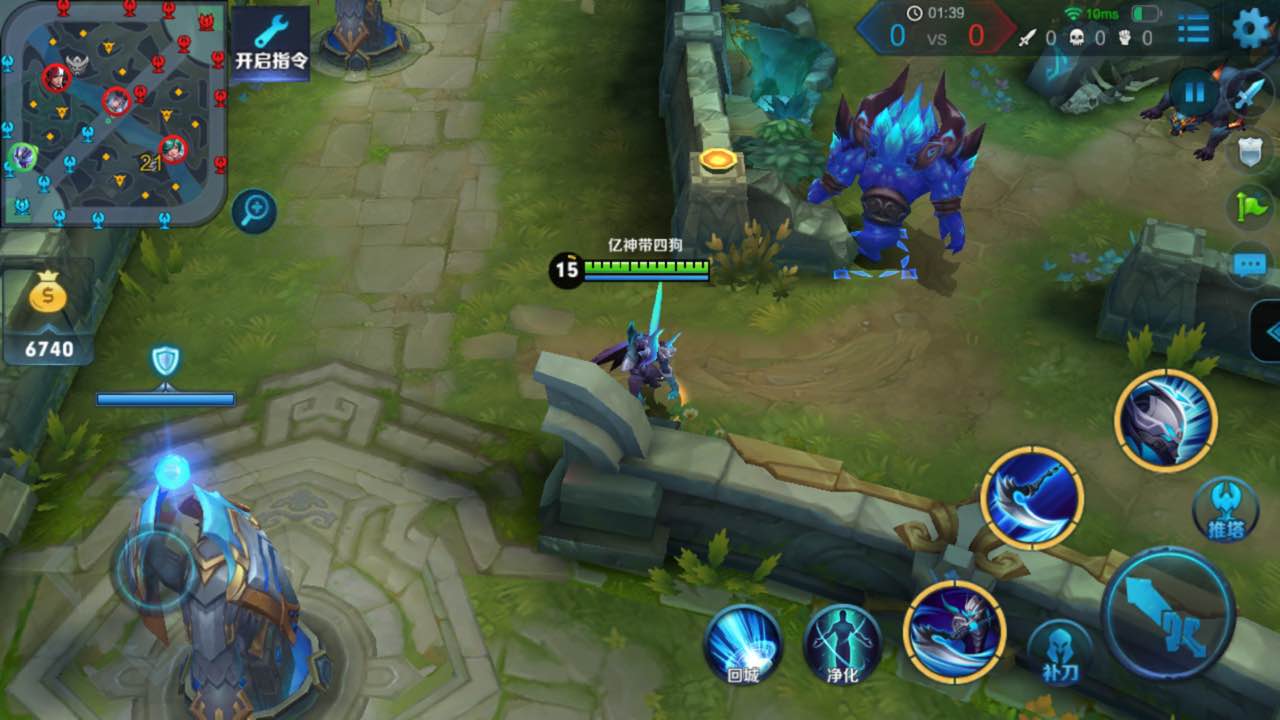Pause the match with the pause button
The height and width of the screenshot is (720, 1280).
click(1194, 95)
